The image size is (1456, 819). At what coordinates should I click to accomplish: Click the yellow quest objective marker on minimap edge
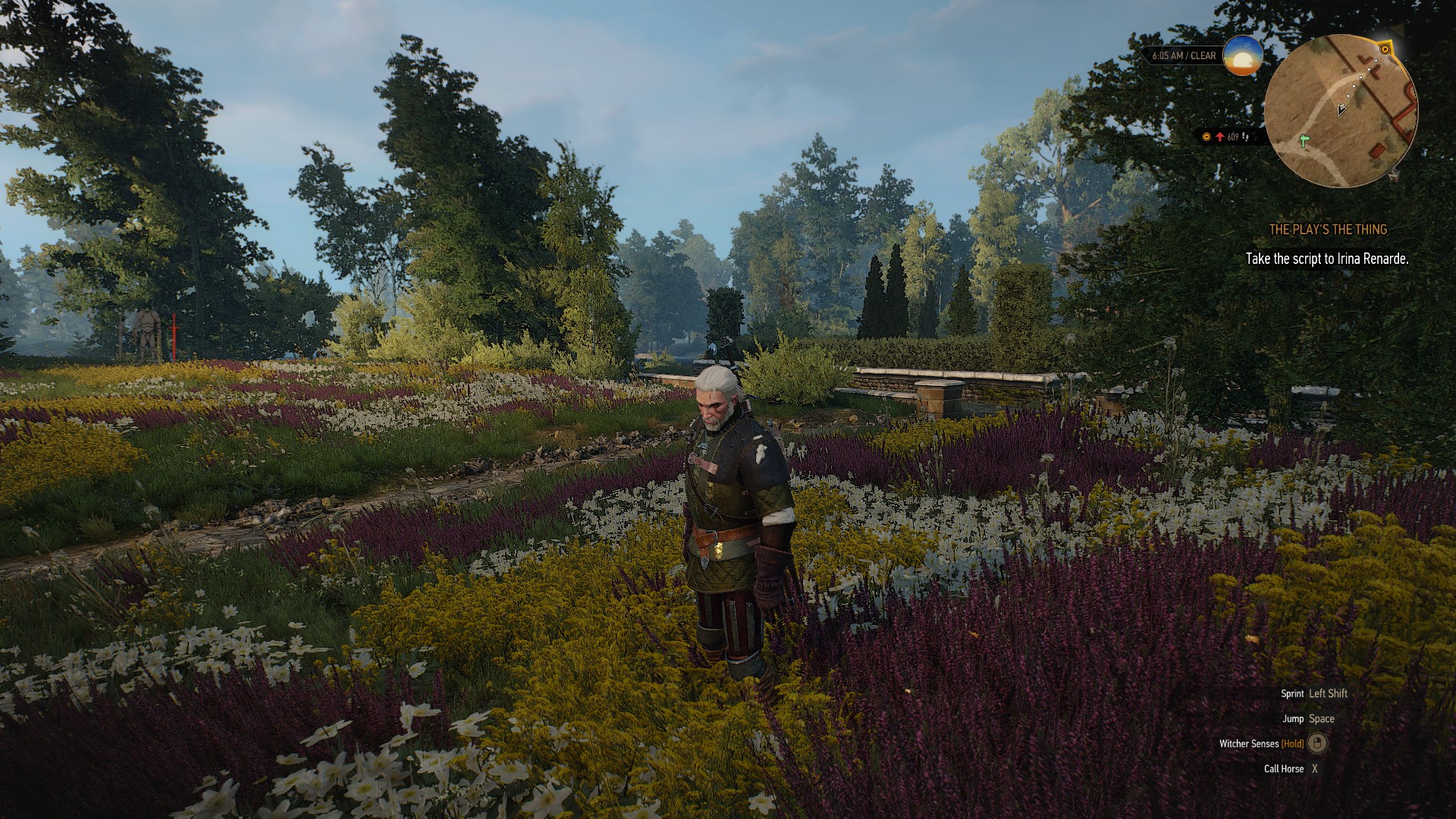[1385, 49]
